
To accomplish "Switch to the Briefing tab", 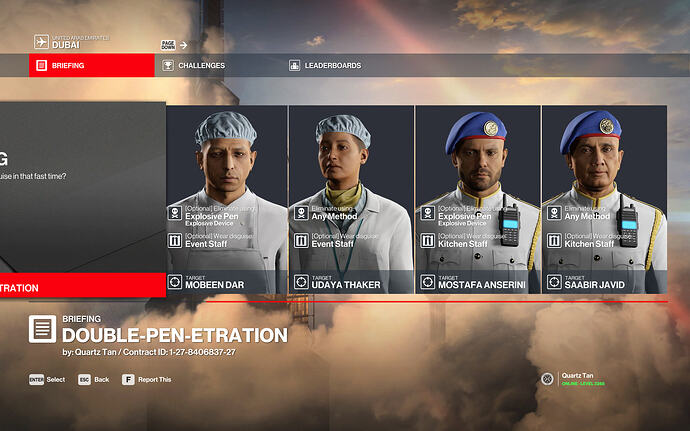I will pyautogui.click(x=90, y=66).
